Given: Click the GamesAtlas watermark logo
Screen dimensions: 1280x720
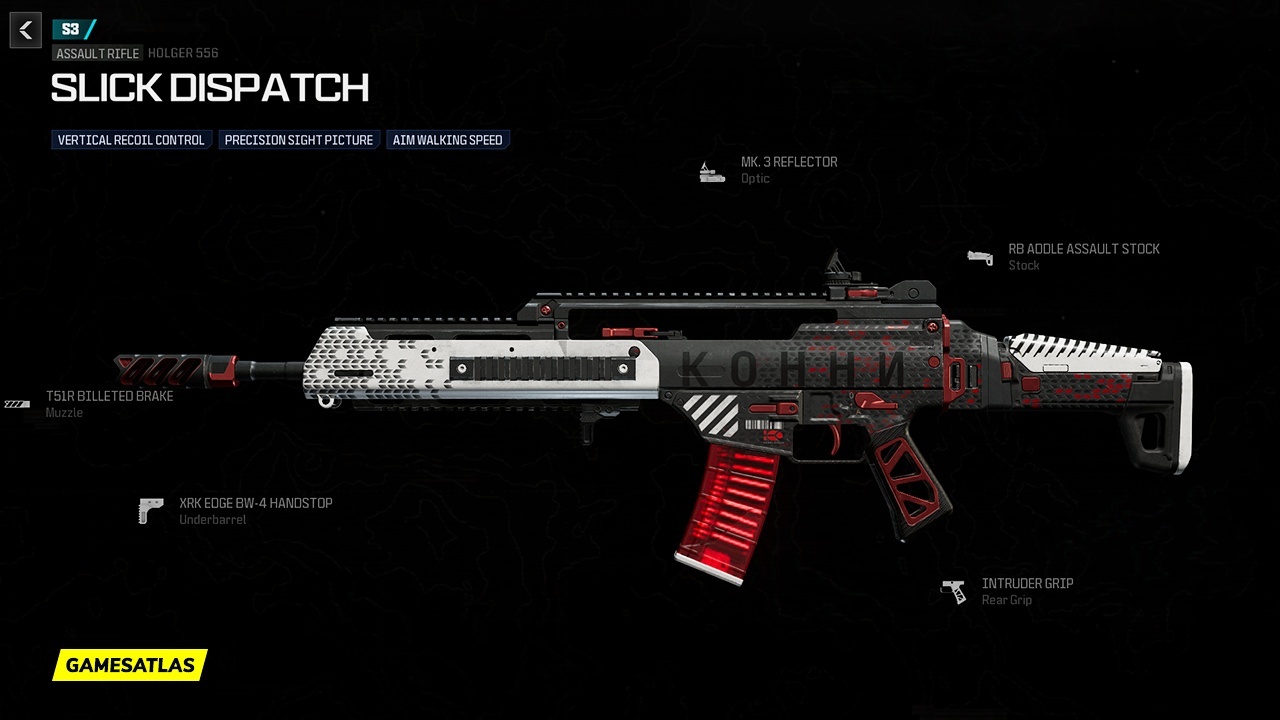Looking at the screenshot, I should pyautogui.click(x=130, y=665).
